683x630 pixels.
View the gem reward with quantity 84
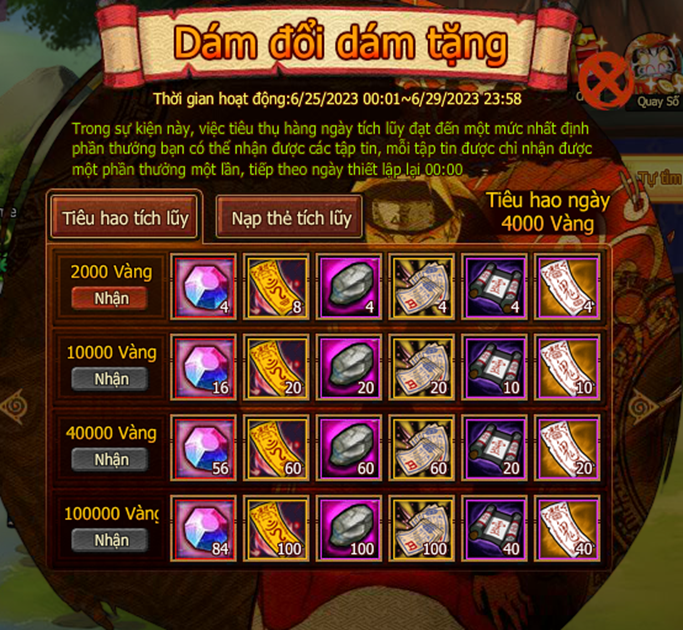pyautogui.click(x=204, y=529)
